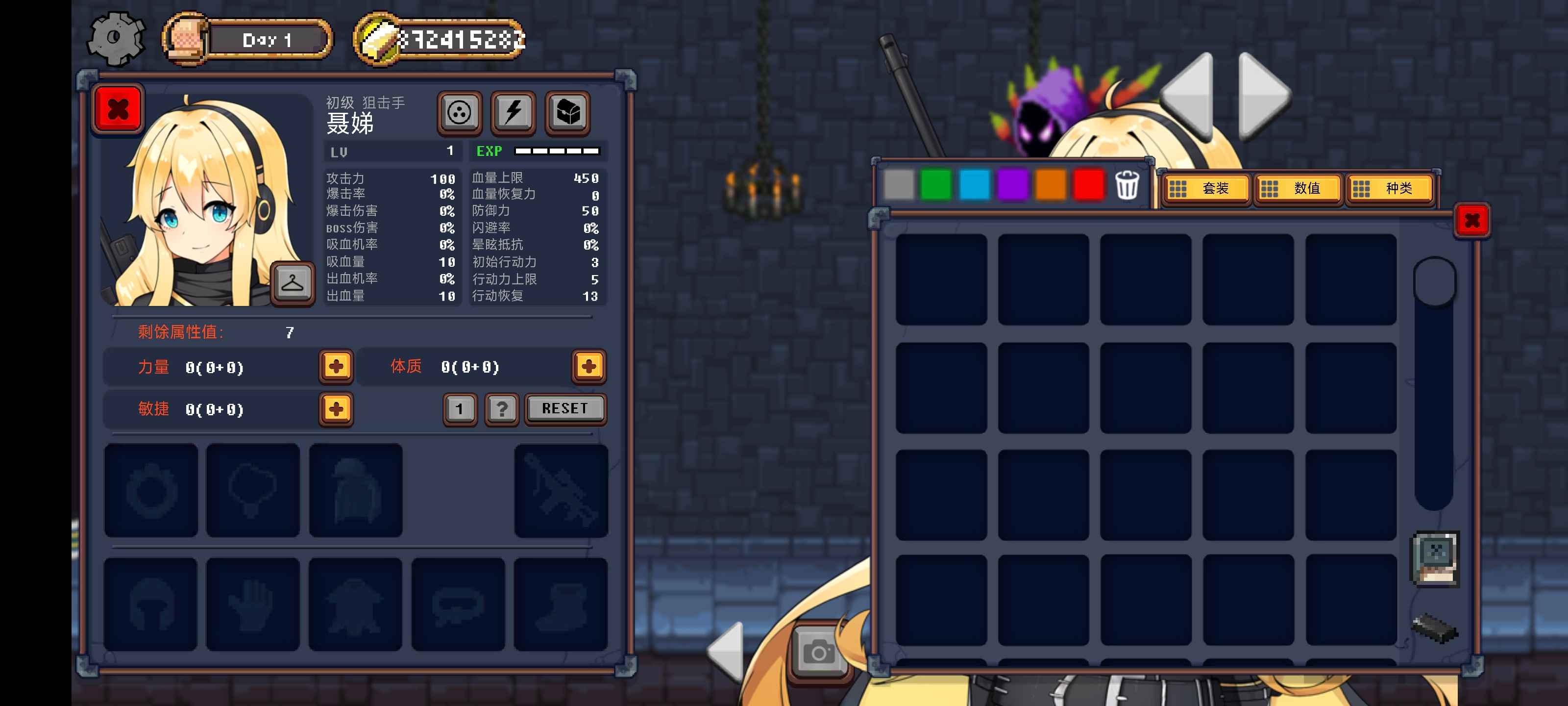Screen dimensions: 1568x706
Task: Open the treasure chest button
Action: (567, 113)
